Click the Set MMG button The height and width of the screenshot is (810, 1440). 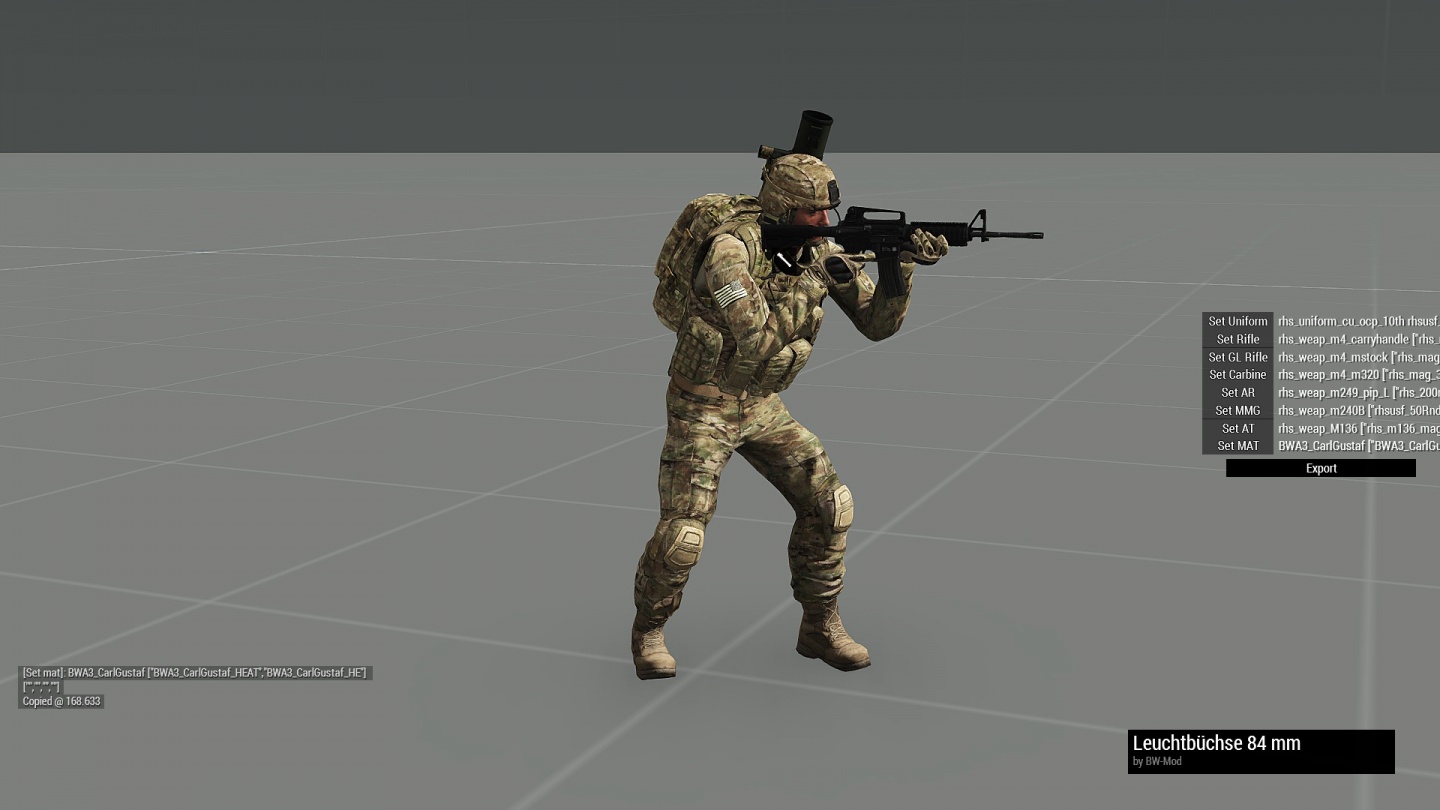[x=1237, y=410]
